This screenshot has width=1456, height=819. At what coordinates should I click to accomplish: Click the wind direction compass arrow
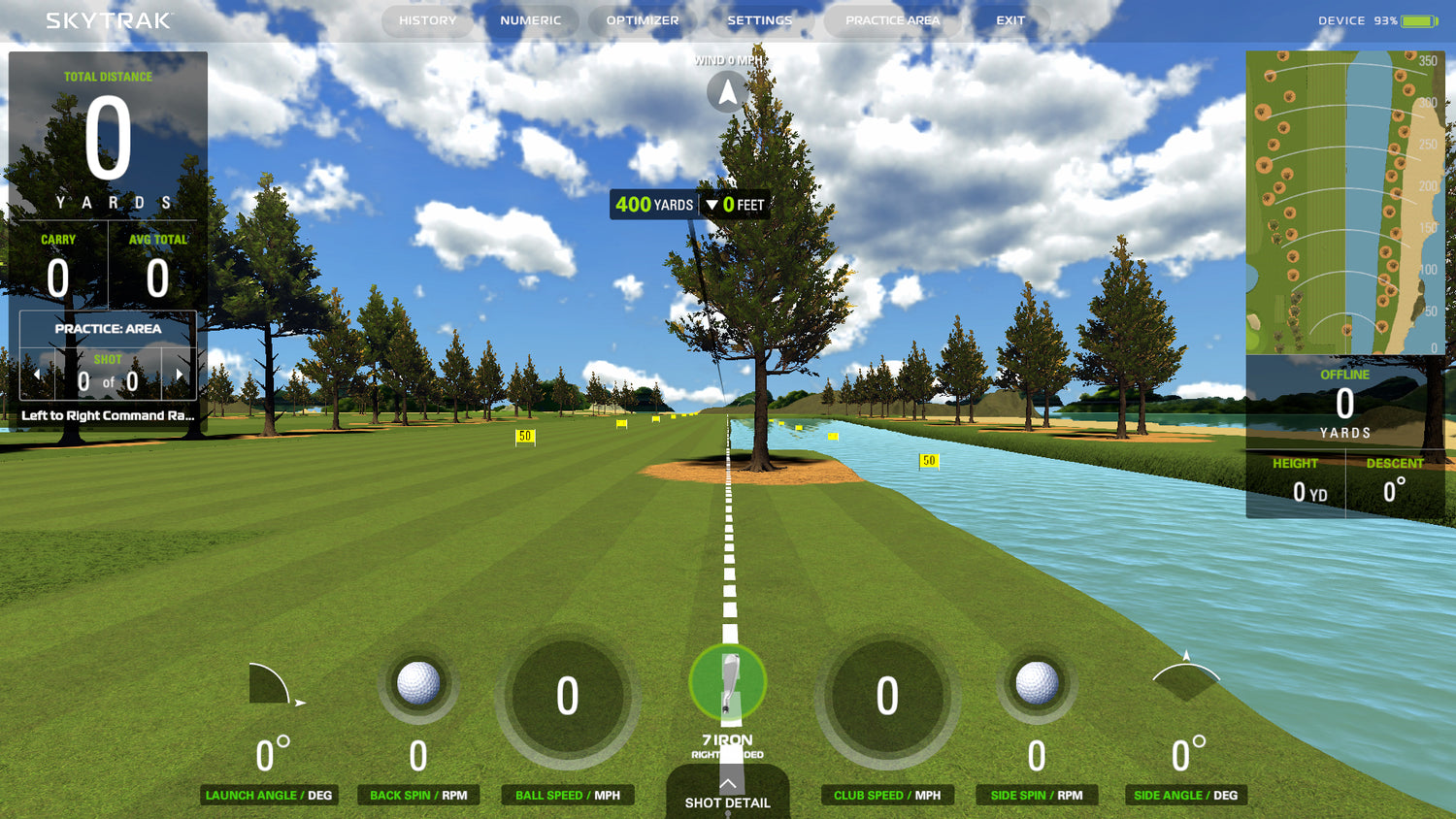pos(726,92)
